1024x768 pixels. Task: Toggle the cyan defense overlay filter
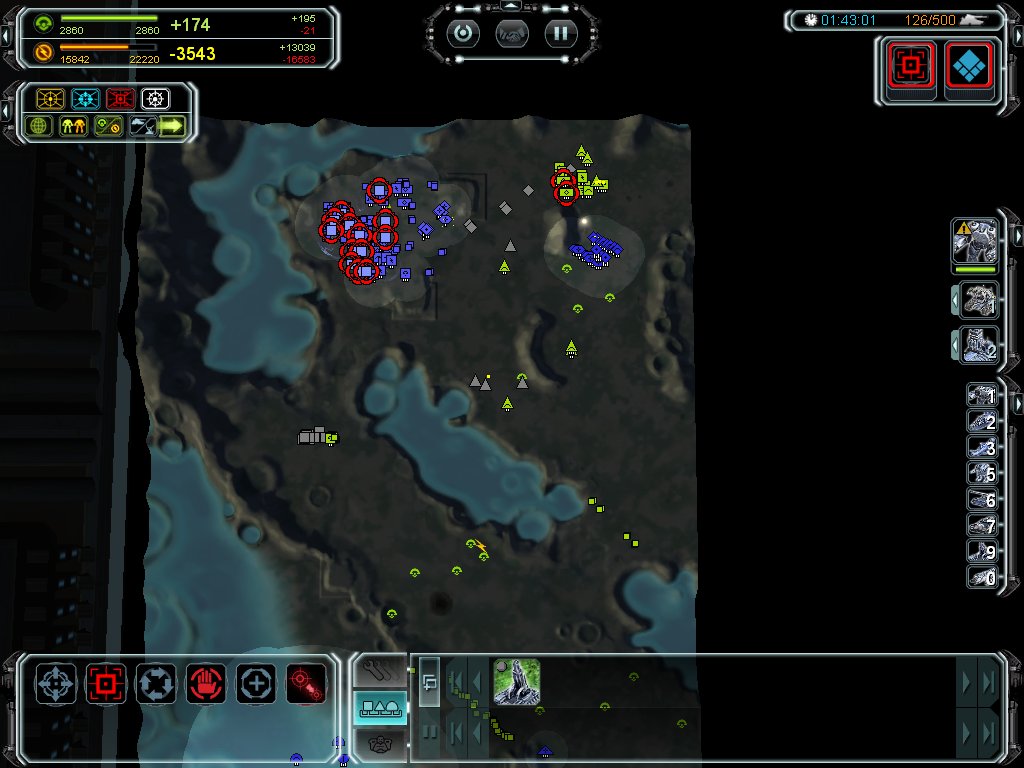[x=85, y=99]
